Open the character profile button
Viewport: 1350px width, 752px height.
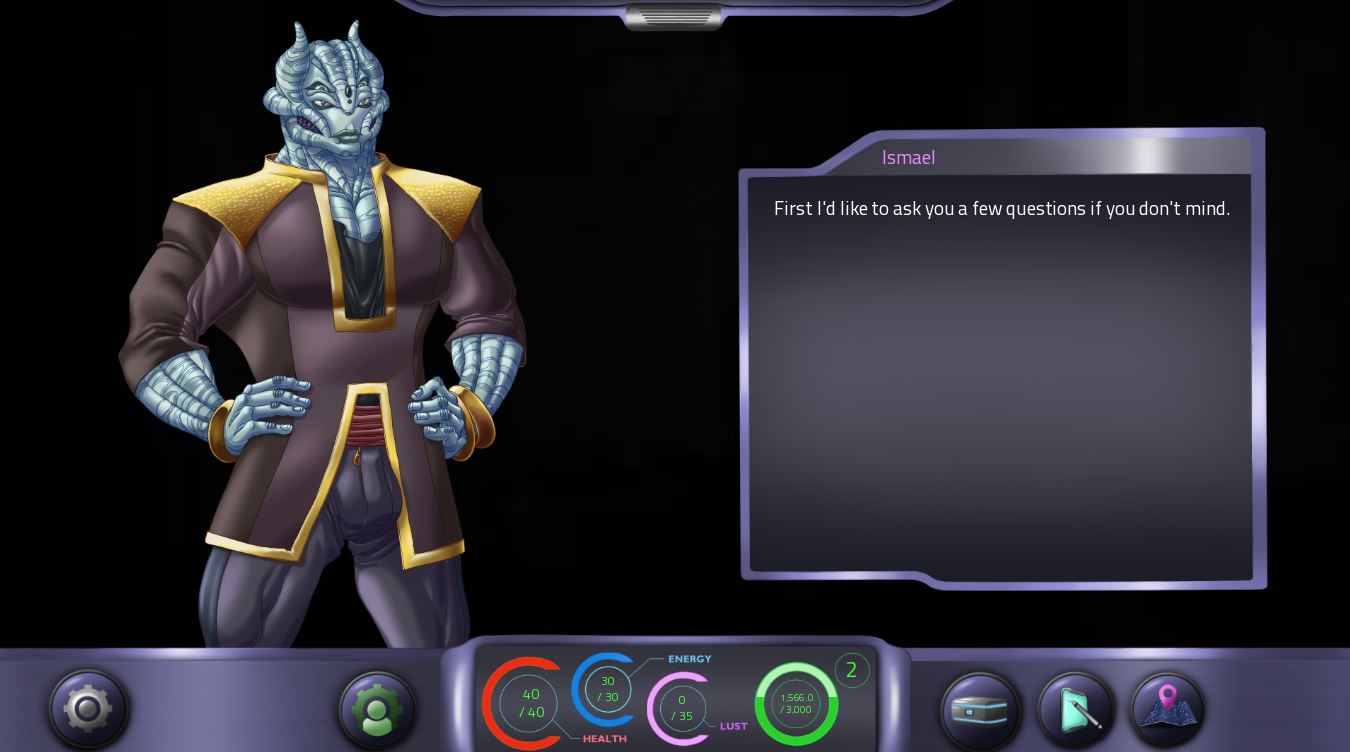[x=377, y=709]
